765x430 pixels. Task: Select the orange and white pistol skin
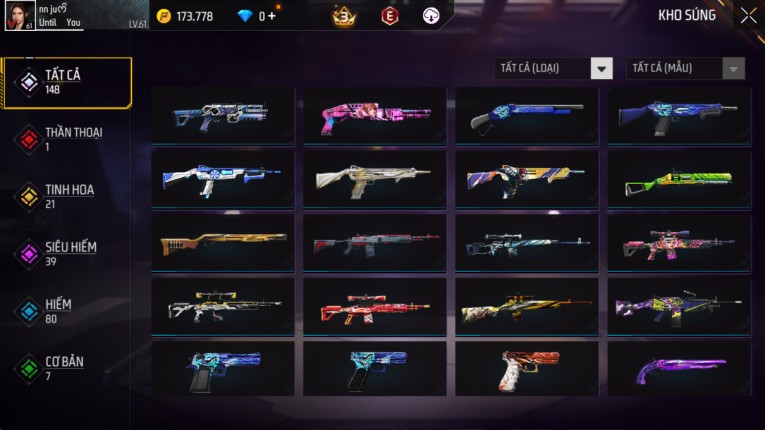click(x=527, y=370)
